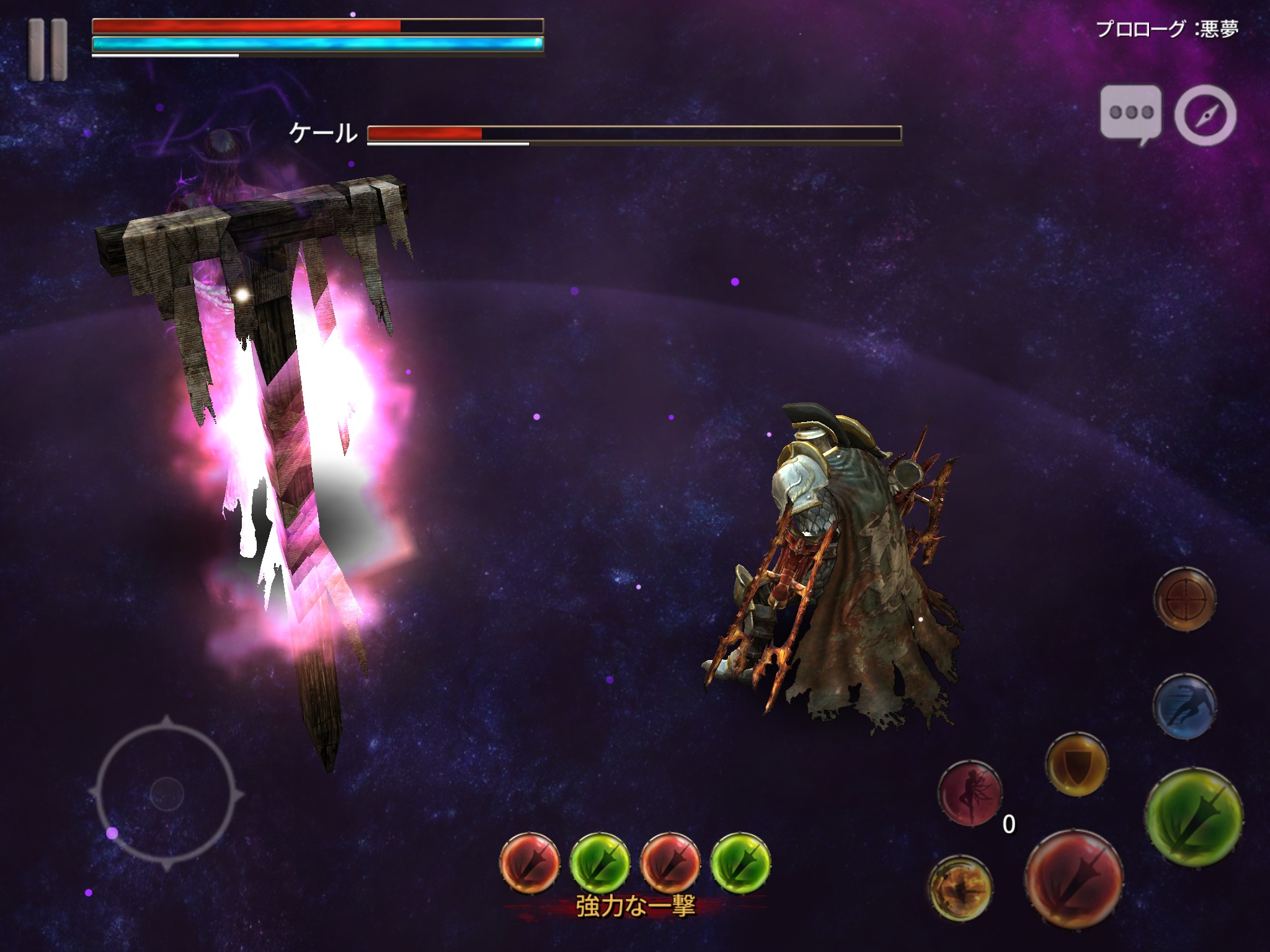Tap the virtual joystick center
The width and height of the screenshot is (1270, 952).
pyautogui.click(x=167, y=793)
